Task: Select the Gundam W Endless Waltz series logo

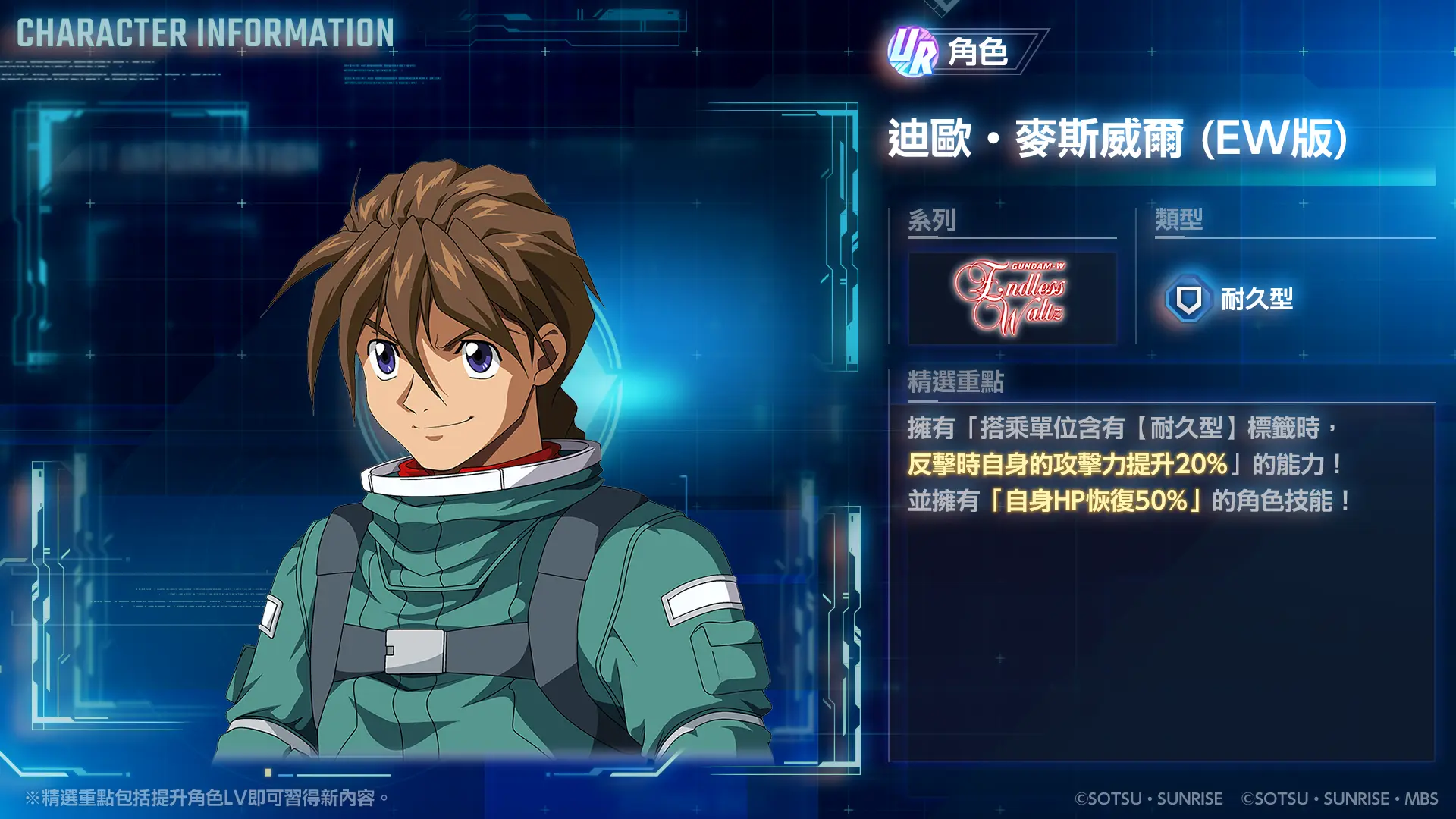Action: pos(1012,298)
